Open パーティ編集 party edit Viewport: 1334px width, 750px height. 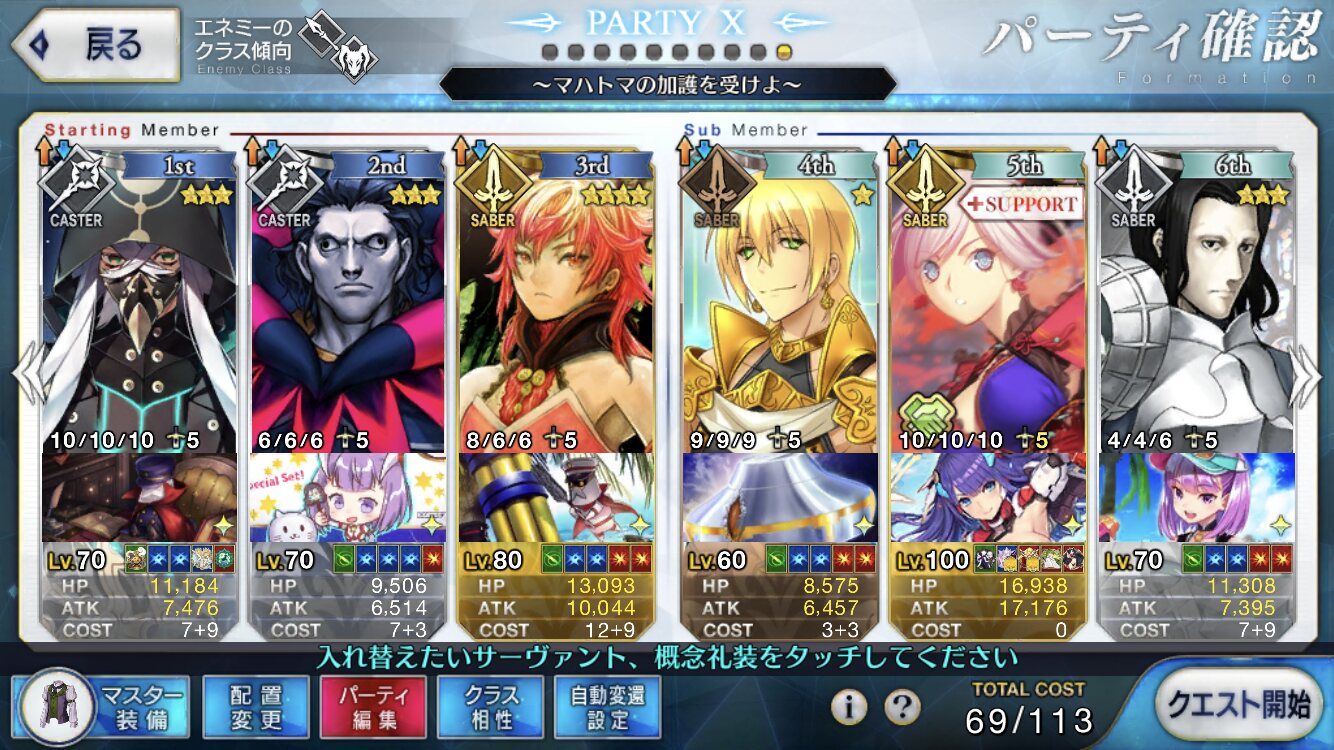(x=373, y=707)
